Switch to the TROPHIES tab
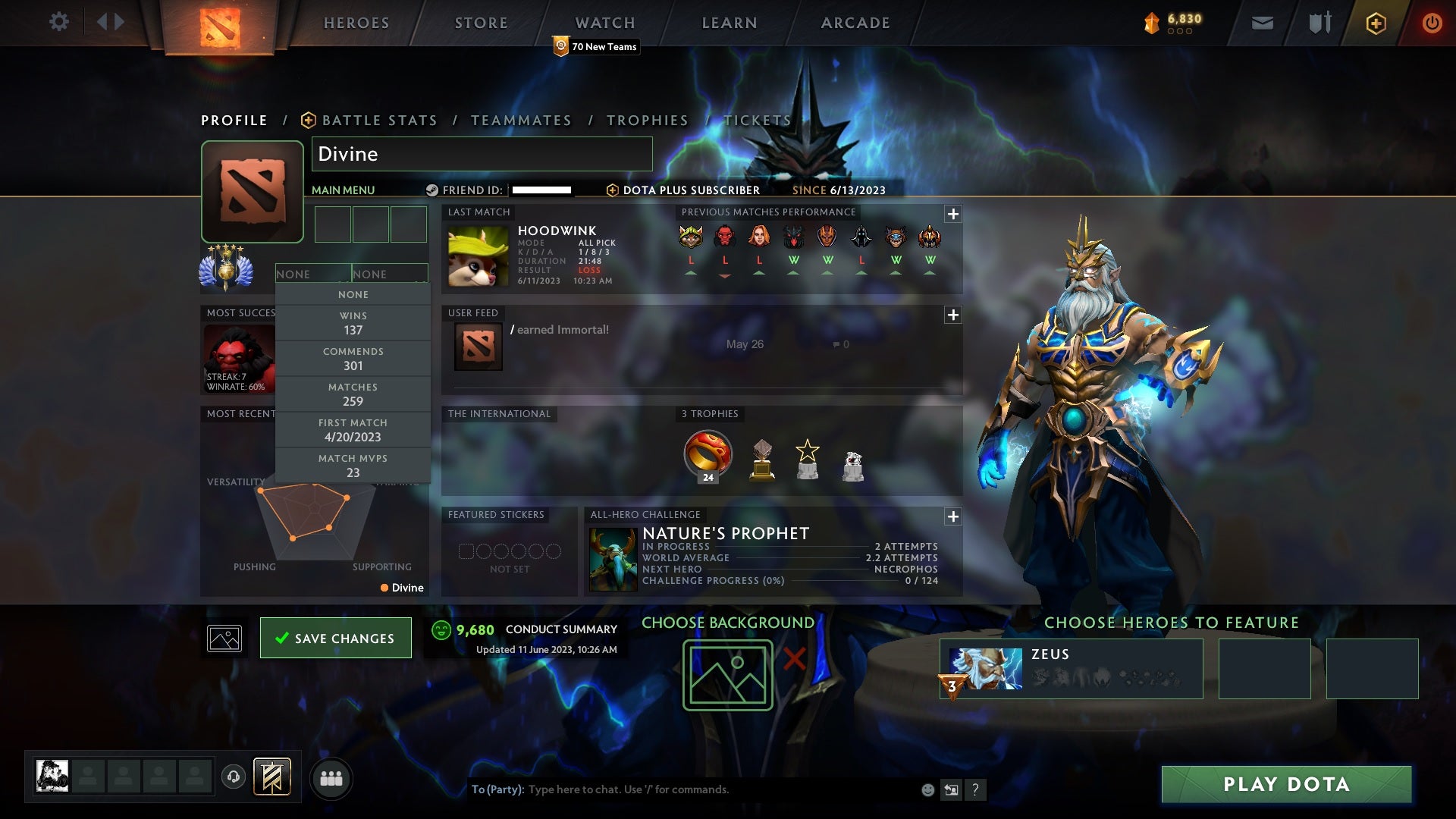This screenshot has width=1456, height=819. tap(648, 120)
